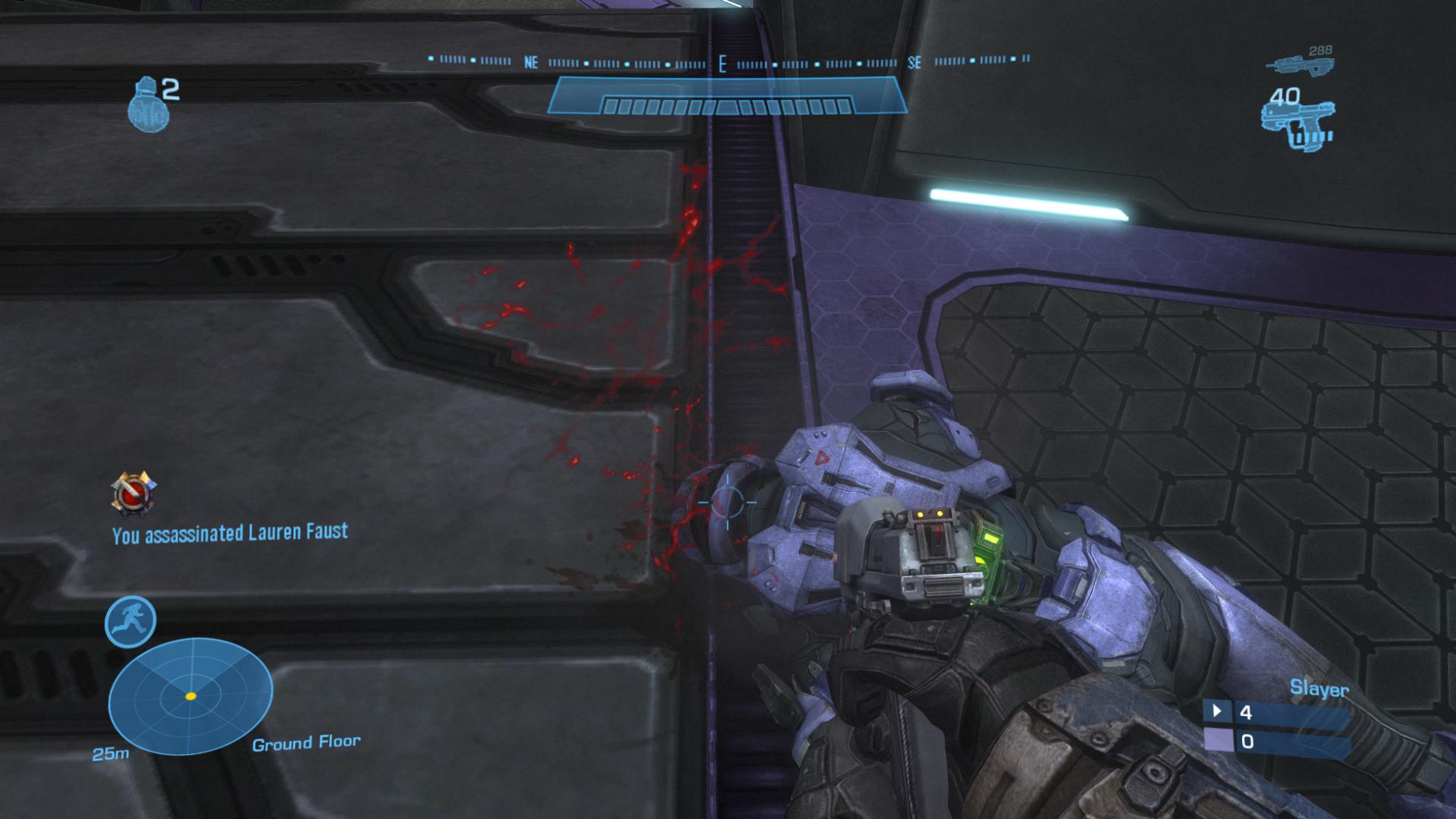Activate the Sprint armor ability icon
Screen dimensions: 1456x819
(x=130, y=622)
